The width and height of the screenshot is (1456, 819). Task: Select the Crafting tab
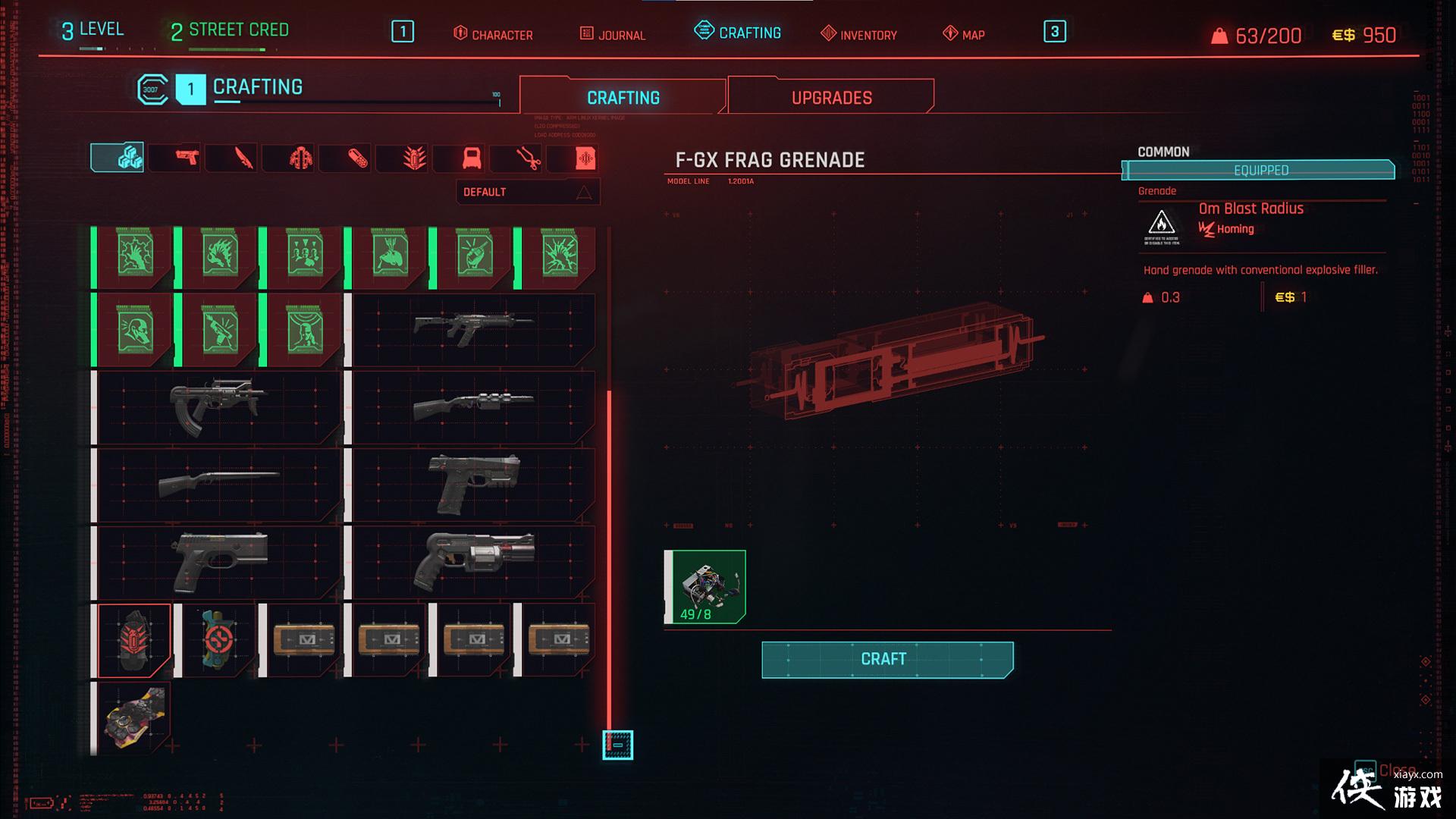click(x=623, y=98)
